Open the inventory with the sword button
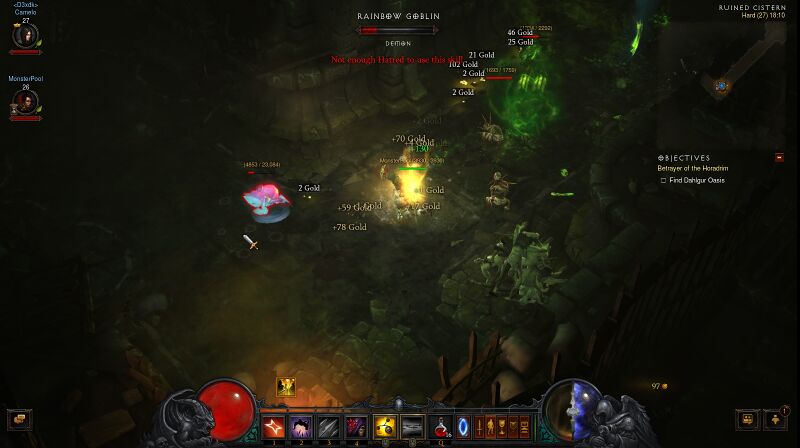The height and width of the screenshot is (448, 800). click(x=479, y=427)
